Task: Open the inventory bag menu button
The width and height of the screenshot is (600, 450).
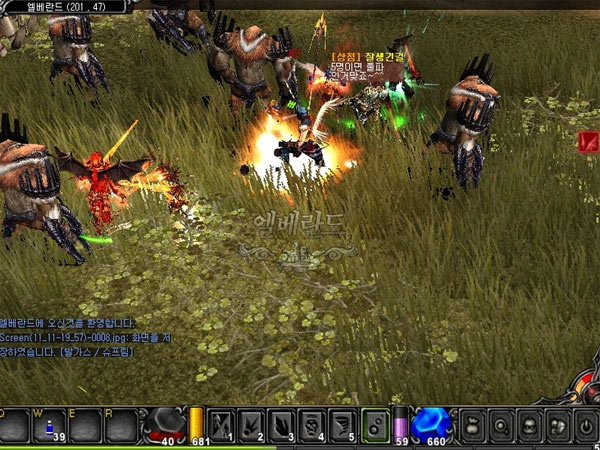Action: coord(472,424)
